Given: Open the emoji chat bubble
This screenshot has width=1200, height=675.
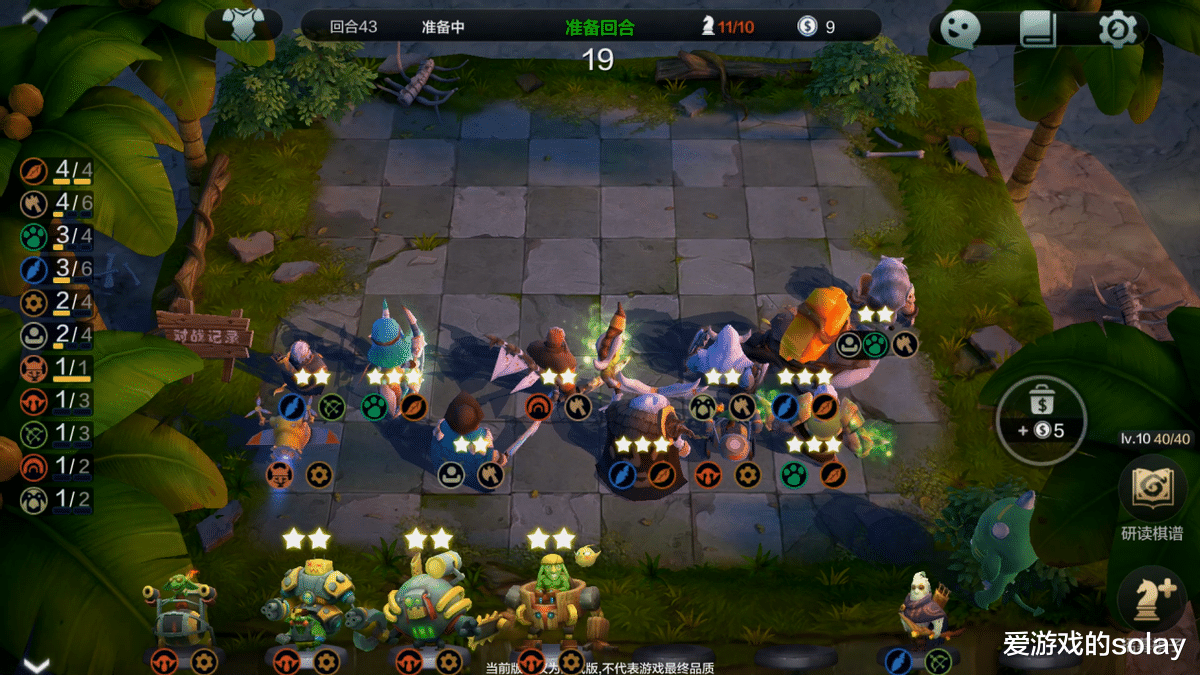Looking at the screenshot, I should (958, 30).
